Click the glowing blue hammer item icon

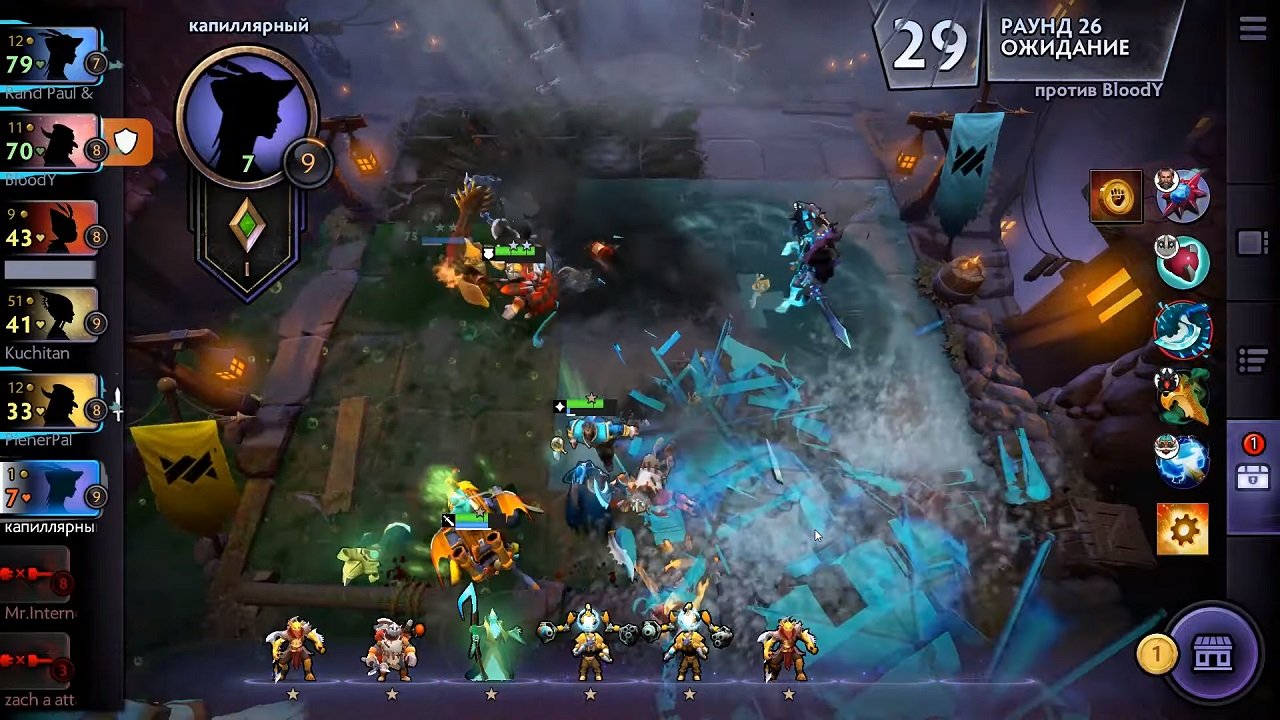1181,458
